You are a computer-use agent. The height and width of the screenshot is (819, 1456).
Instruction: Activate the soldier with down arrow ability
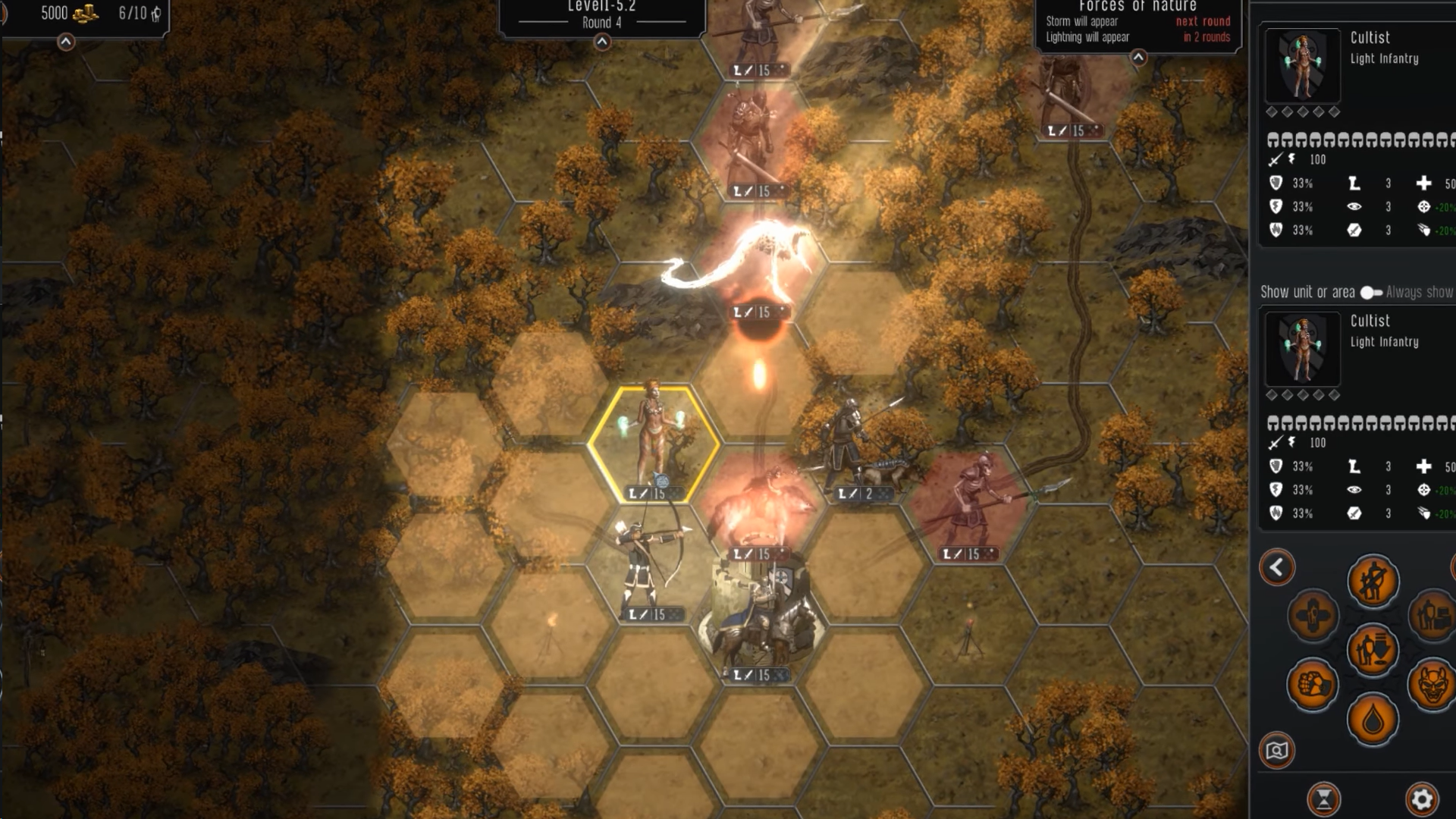coord(1373,650)
